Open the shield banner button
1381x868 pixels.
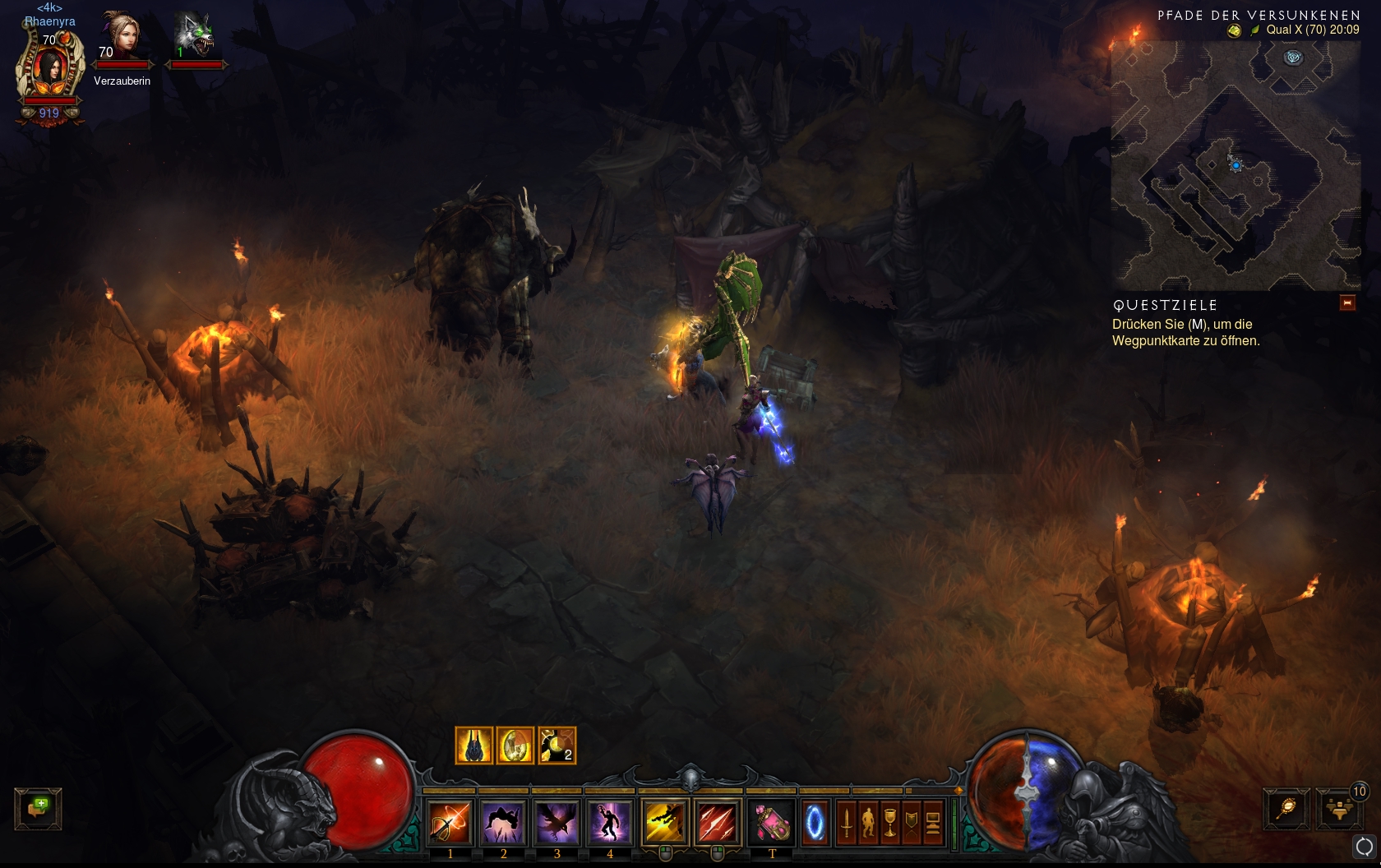pos(911,822)
